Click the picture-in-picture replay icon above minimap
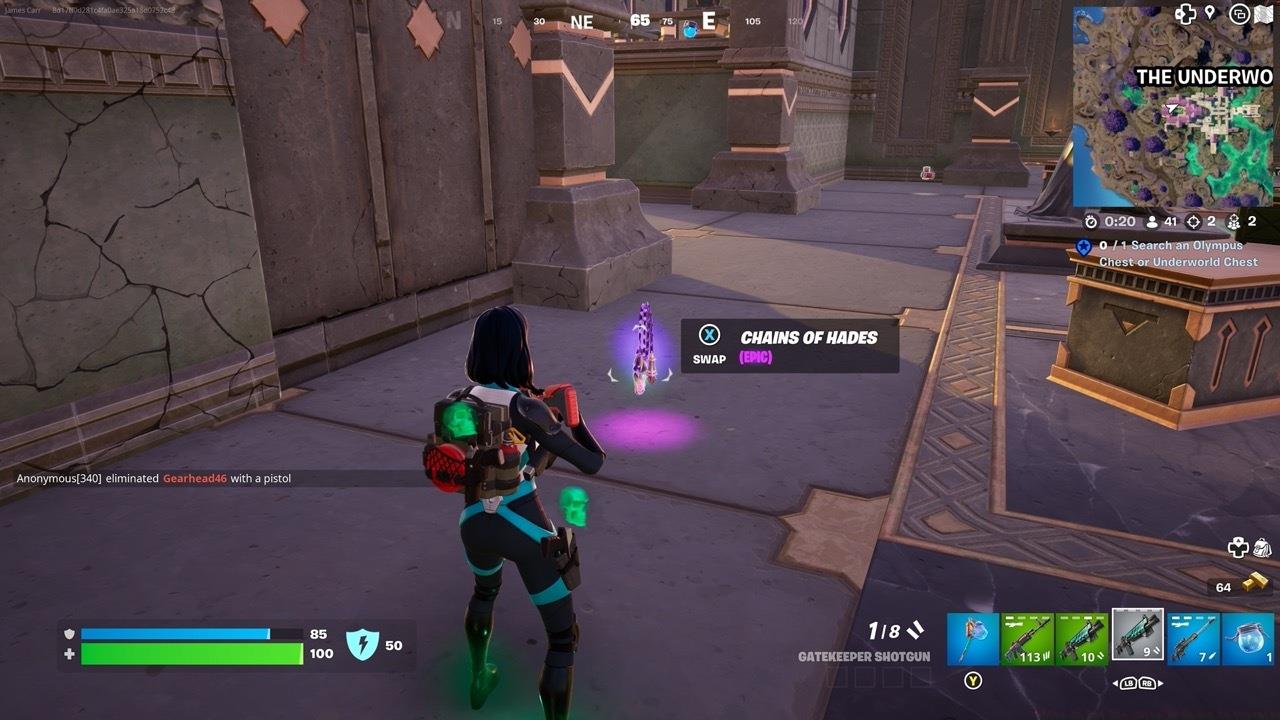The image size is (1280, 720). (1238, 13)
